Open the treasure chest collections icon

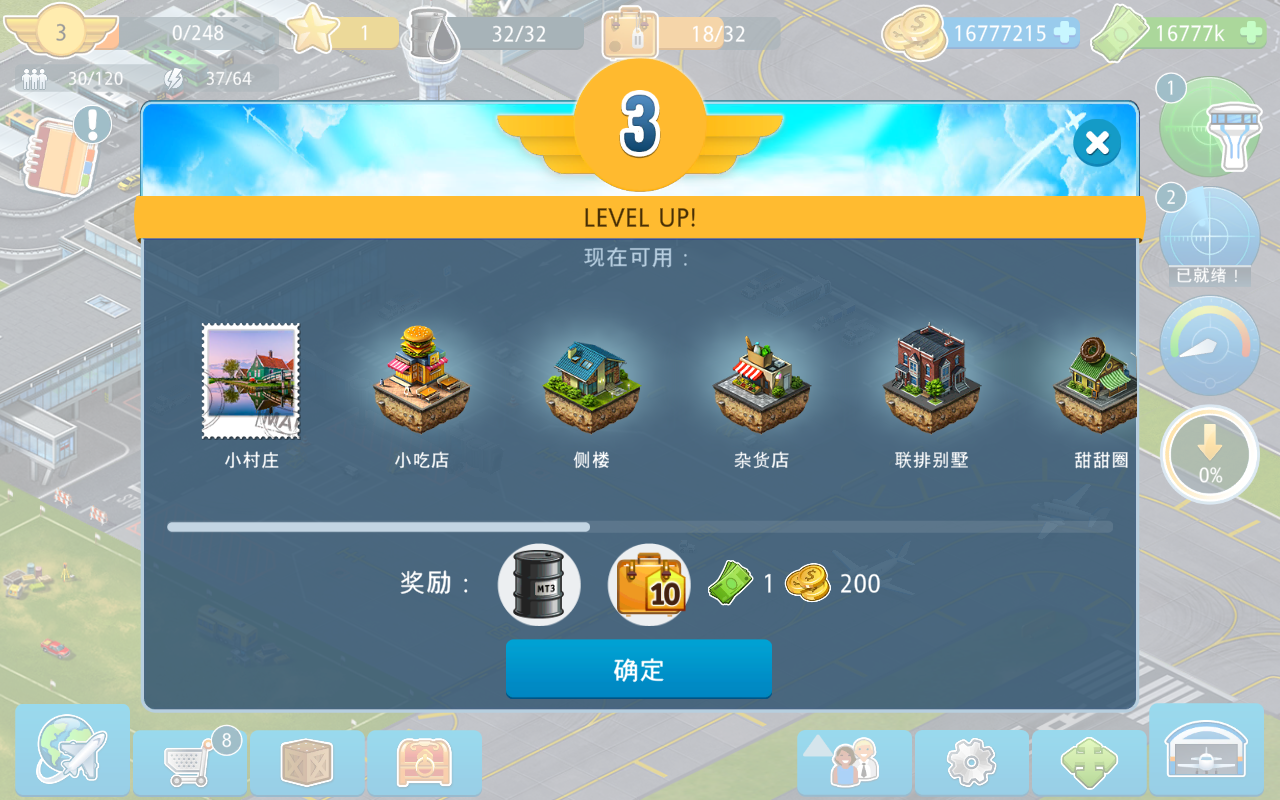coord(425,762)
